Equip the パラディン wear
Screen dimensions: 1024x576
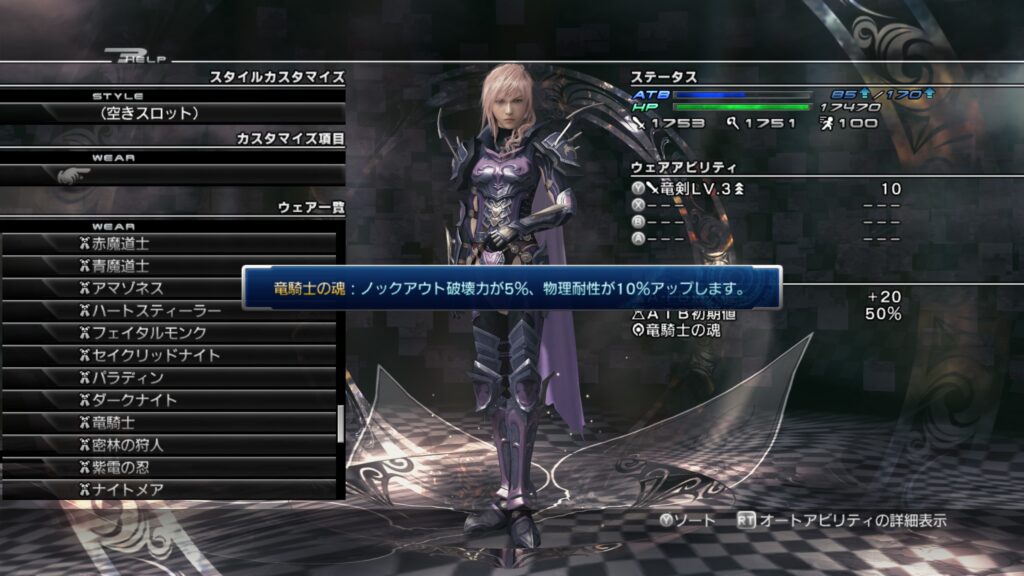170,378
